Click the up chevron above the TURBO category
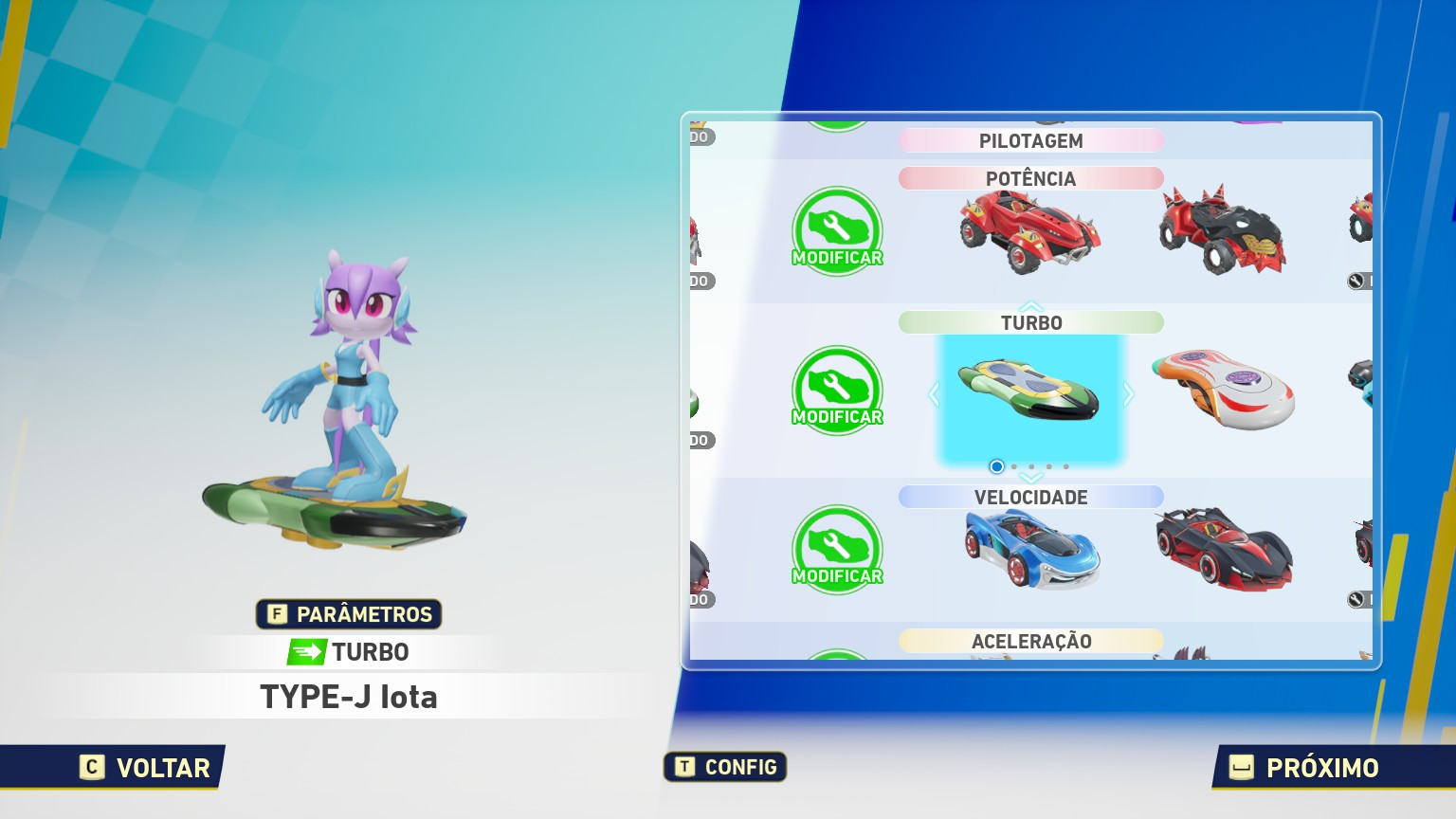Screen dimensions: 1456x819 pyautogui.click(x=1031, y=306)
